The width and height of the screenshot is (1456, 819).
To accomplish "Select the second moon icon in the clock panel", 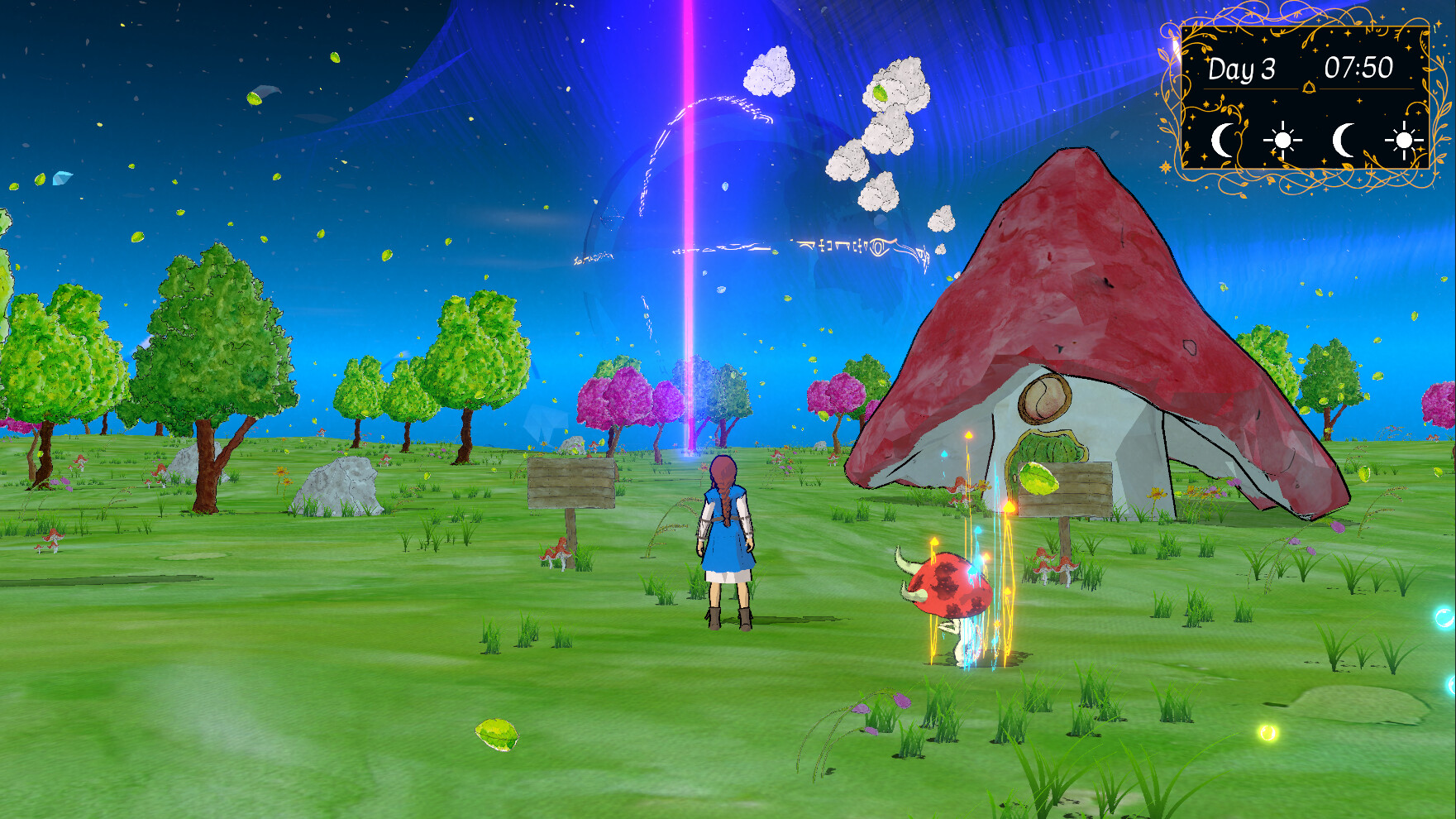I will 1344,141.
